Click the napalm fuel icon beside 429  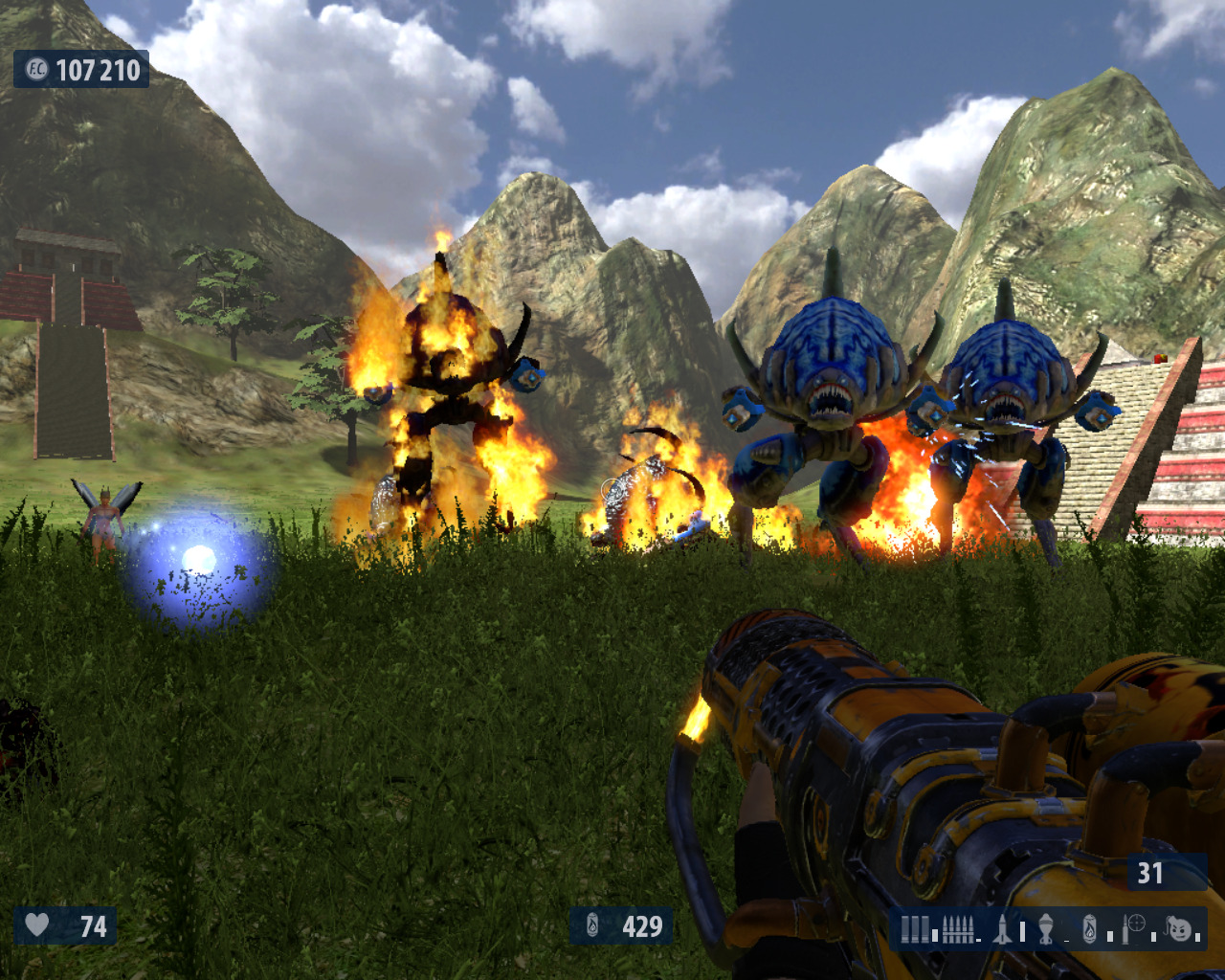[x=592, y=925]
